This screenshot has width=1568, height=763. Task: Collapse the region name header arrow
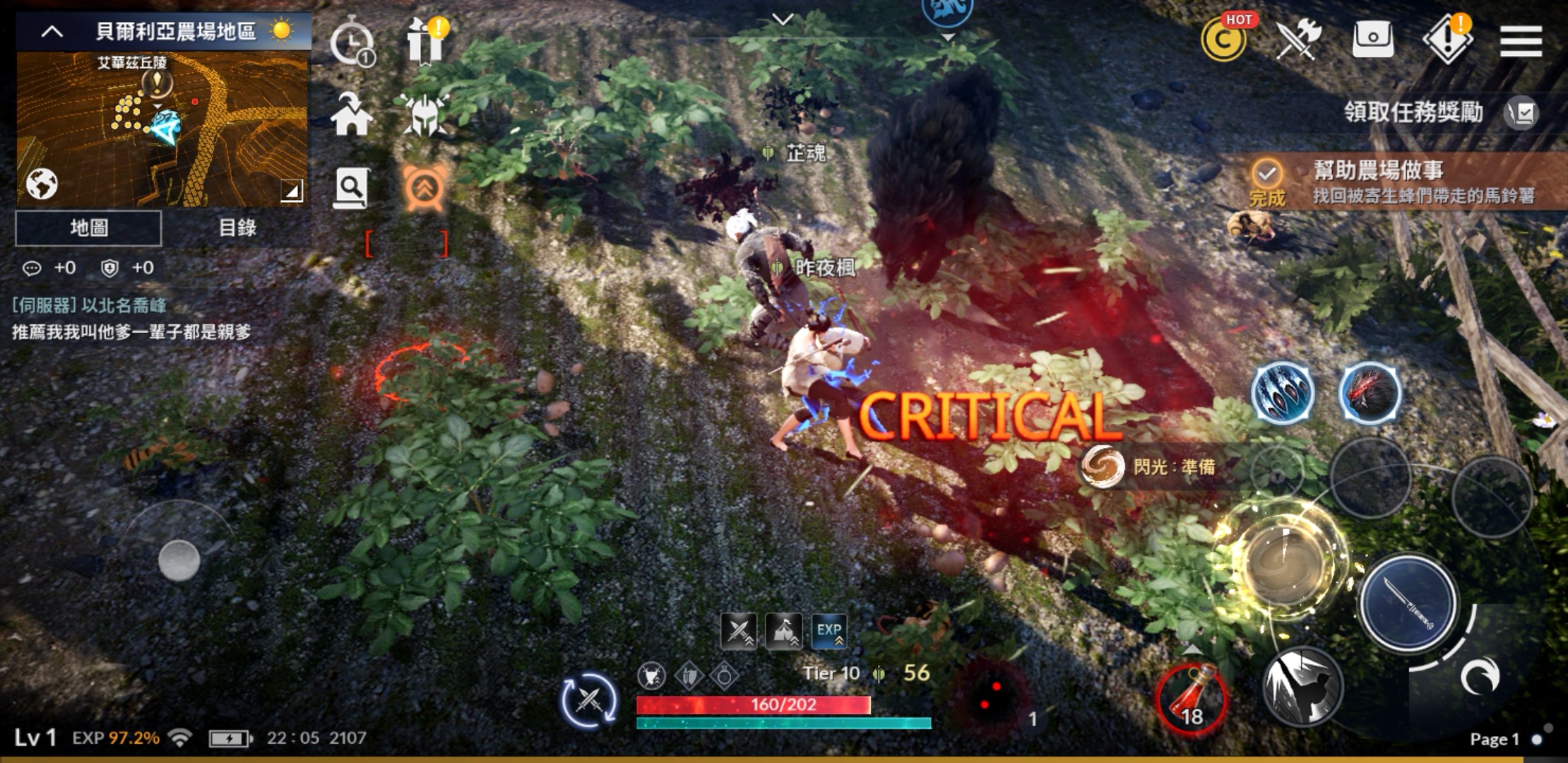[x=52, y=32]
